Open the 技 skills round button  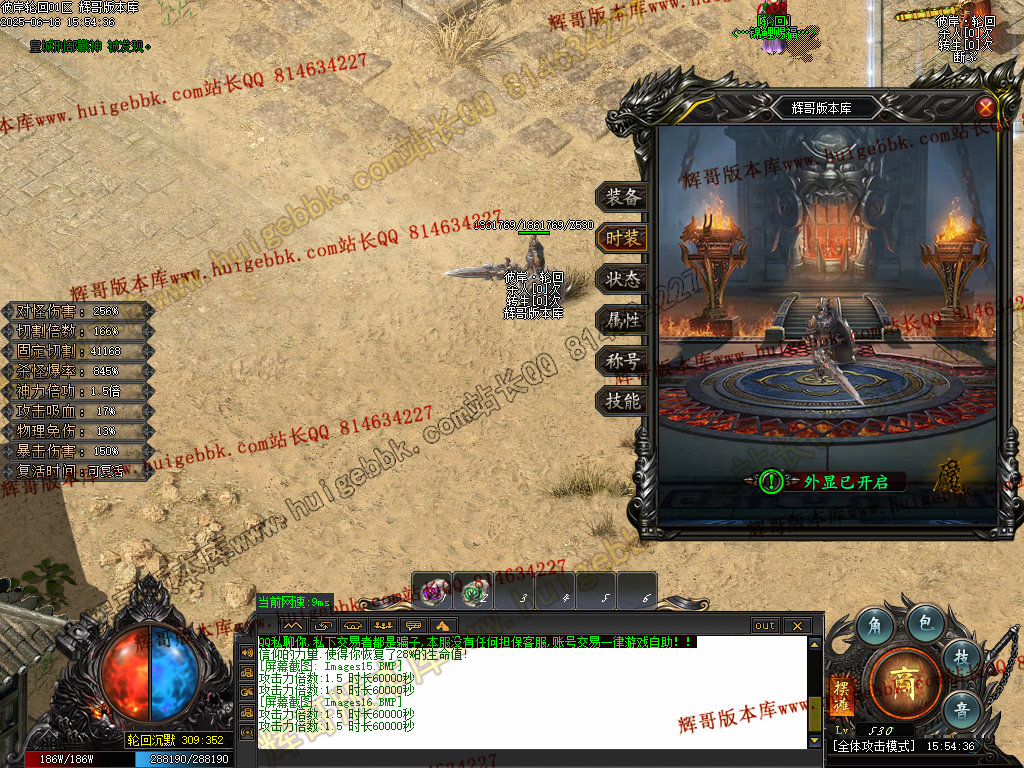(961, 658)
